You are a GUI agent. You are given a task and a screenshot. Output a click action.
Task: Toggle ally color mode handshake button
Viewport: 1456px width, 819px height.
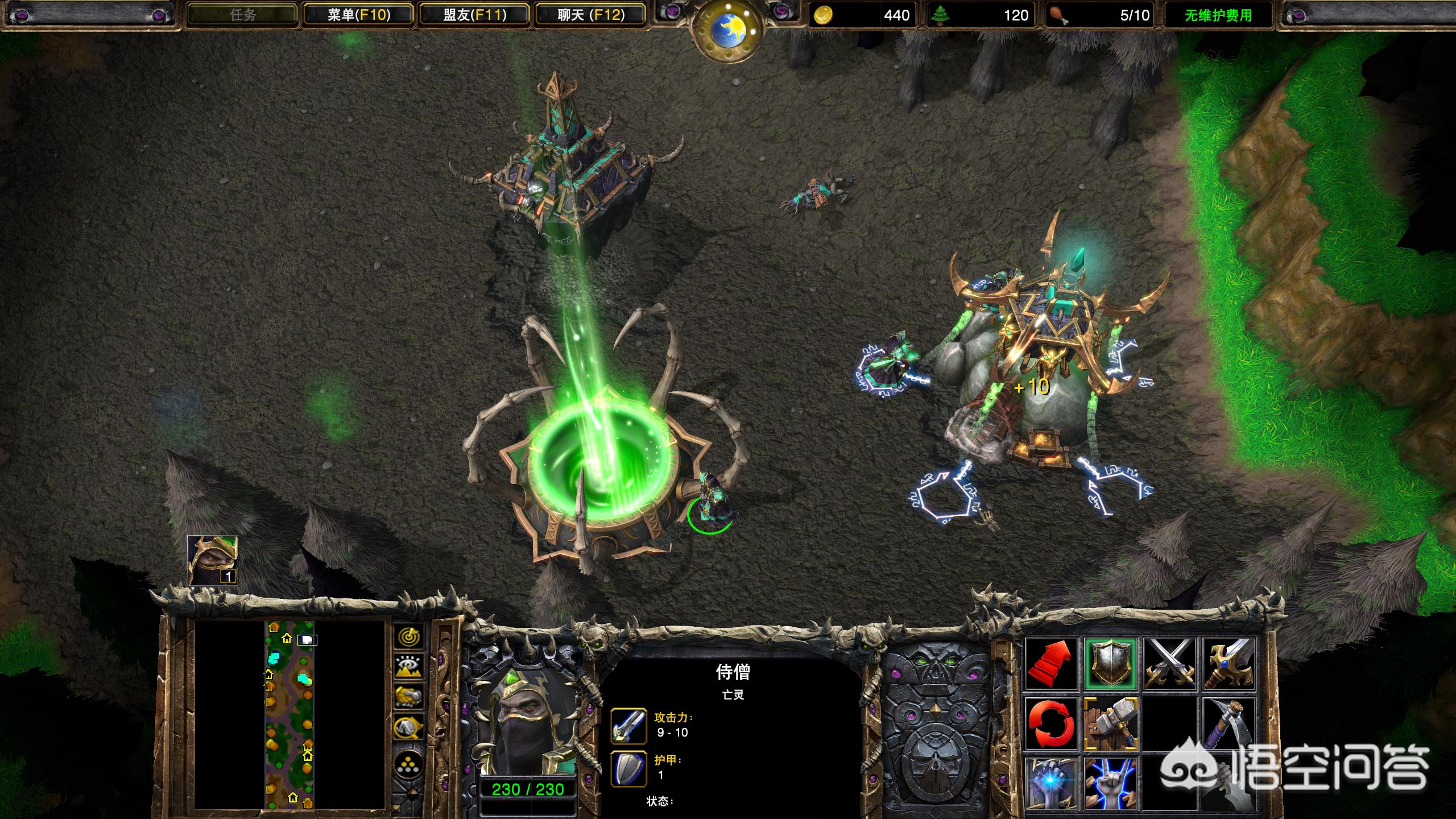click(408, 697)
